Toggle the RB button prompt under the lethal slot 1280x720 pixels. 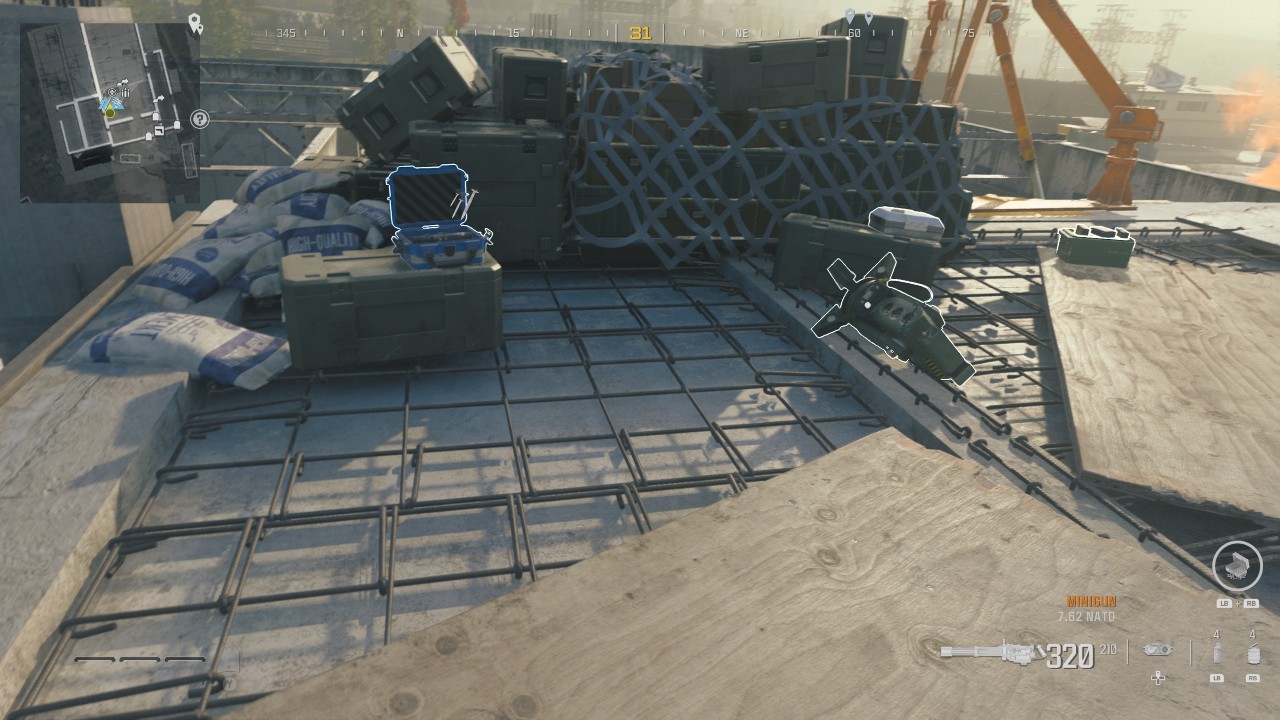(x=1253, y=678)
